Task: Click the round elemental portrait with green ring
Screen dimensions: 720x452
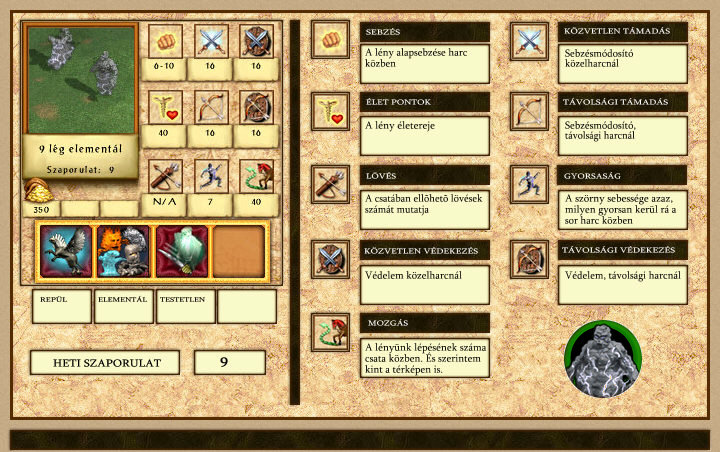Action: click(x=602, y=359)
